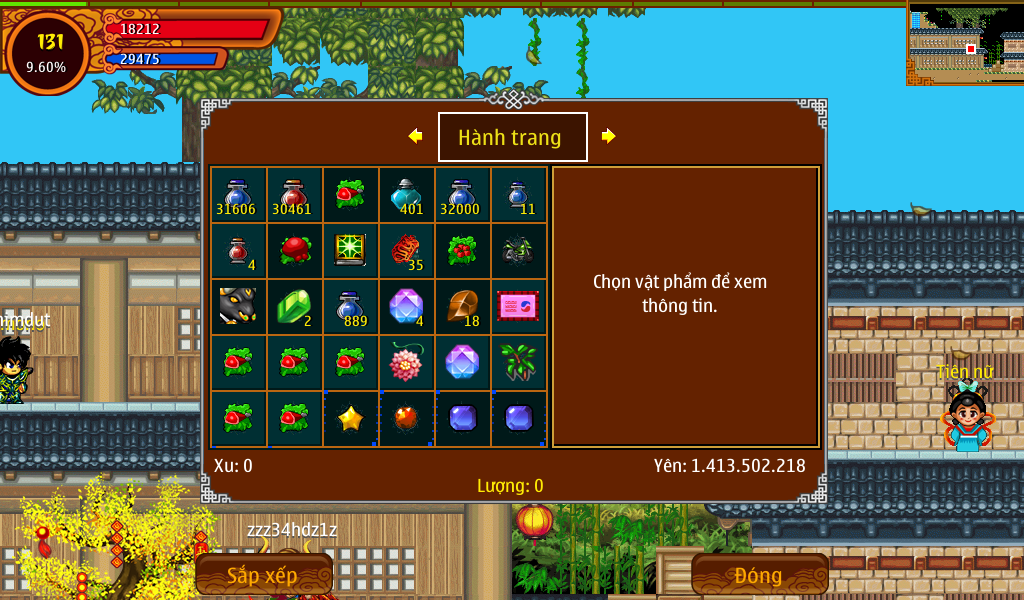This screenshot has height=600, width=1024.
Task: Go to next panel with right arrow
Action: (608, 136)
